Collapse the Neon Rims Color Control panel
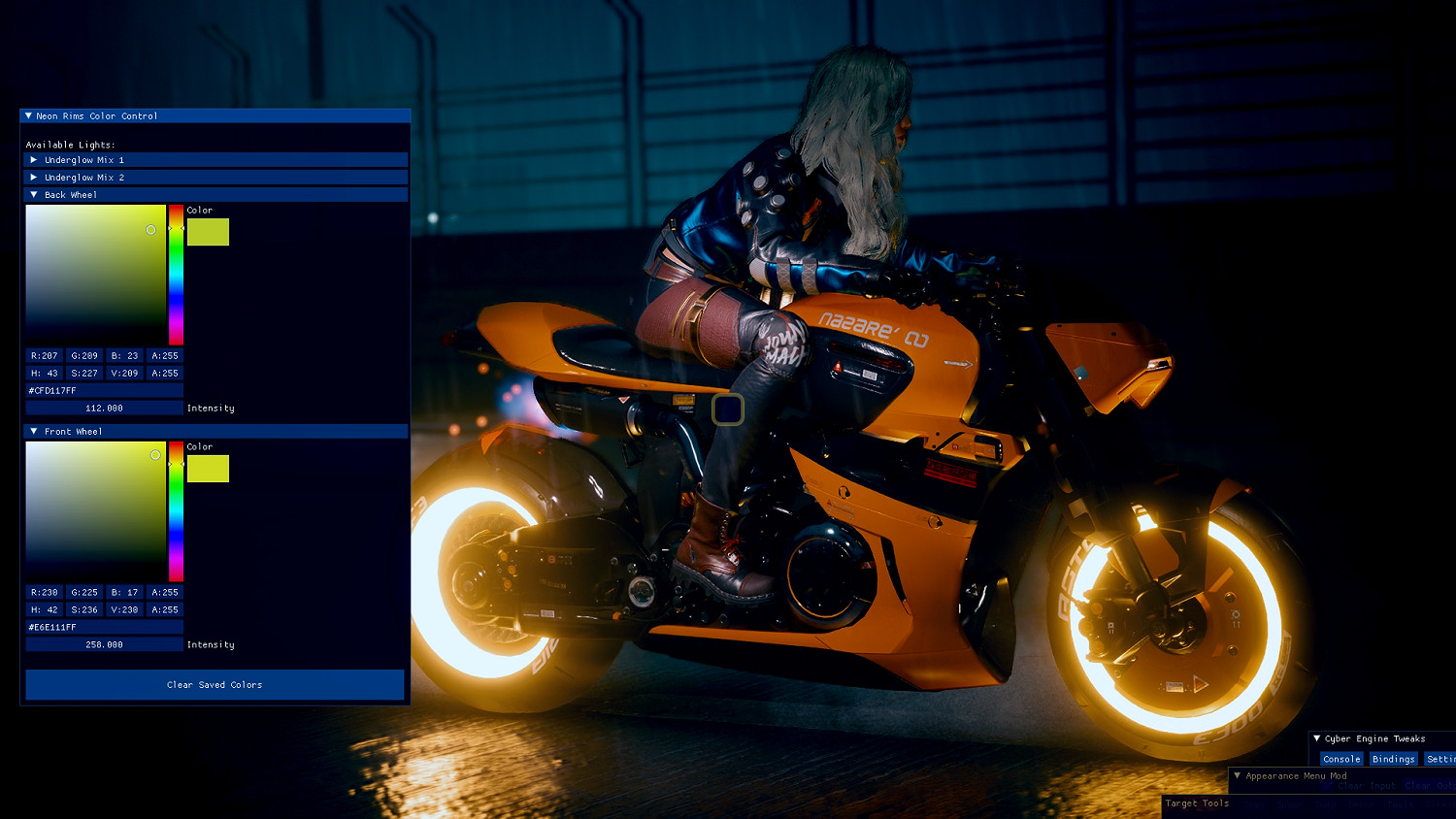1456x819 pixels. pyautogui.click(x=27, y=115)
